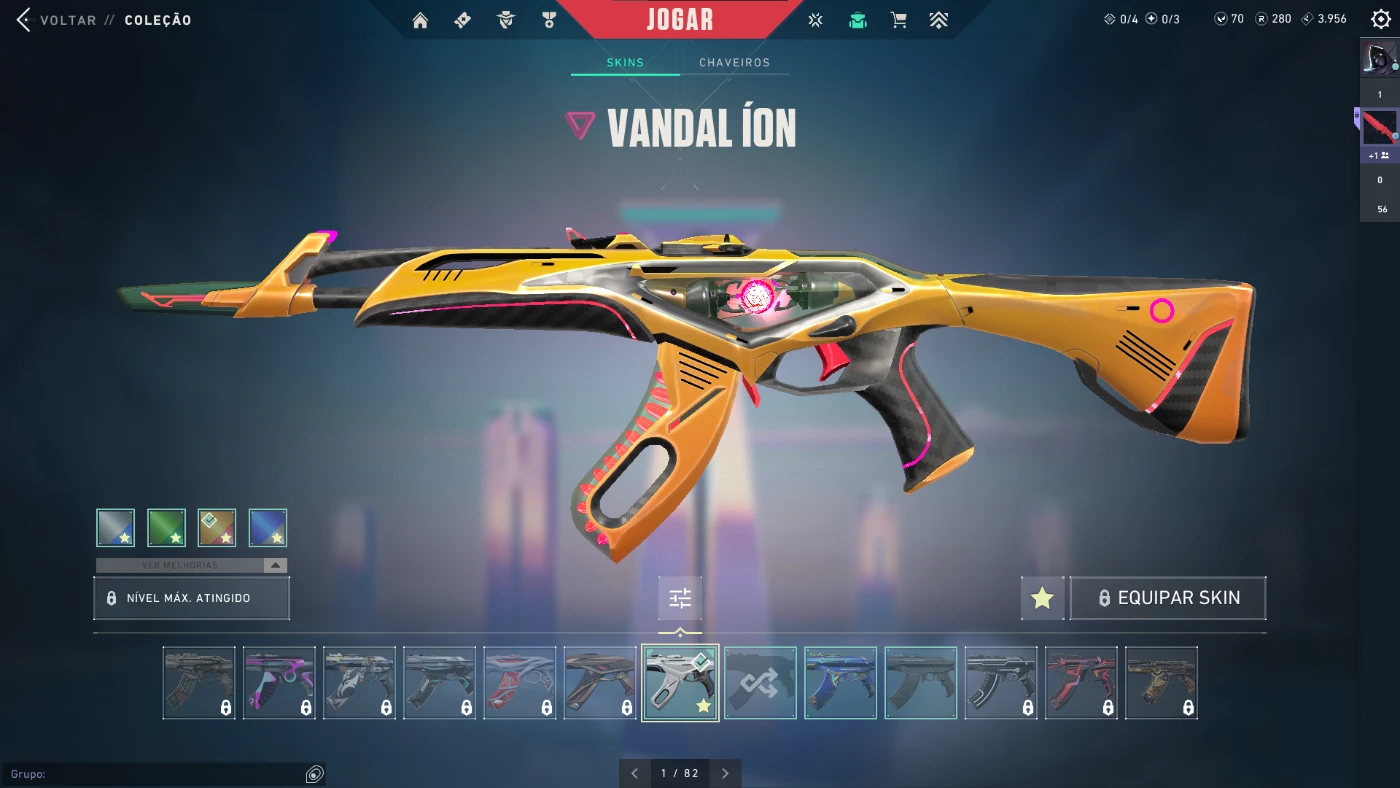Image resolution: width=1400 pixels, height=788 pixels.
Task: Switch to the Chaveiros tab
Action: pyautogui.click(x=734, y=63)
